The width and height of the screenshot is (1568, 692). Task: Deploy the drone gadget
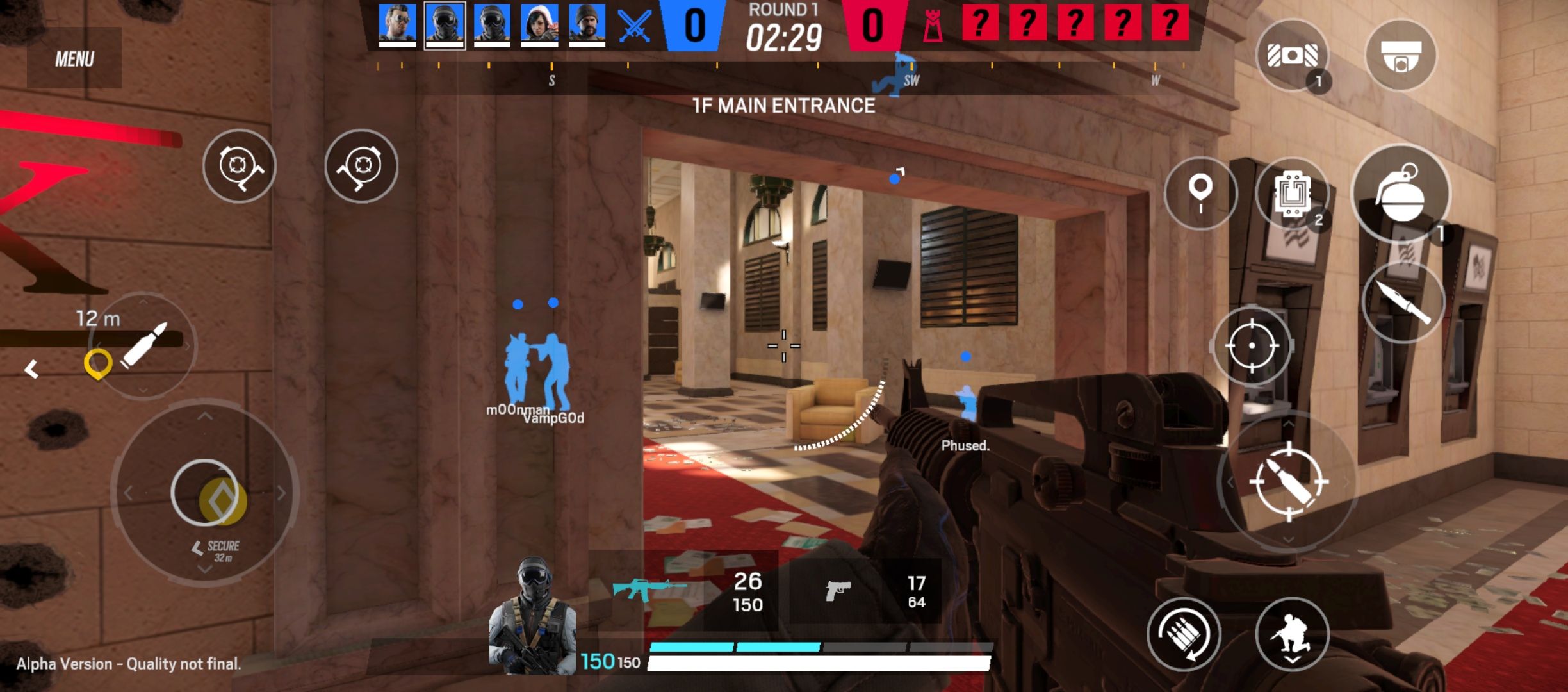pos(1292,55)
